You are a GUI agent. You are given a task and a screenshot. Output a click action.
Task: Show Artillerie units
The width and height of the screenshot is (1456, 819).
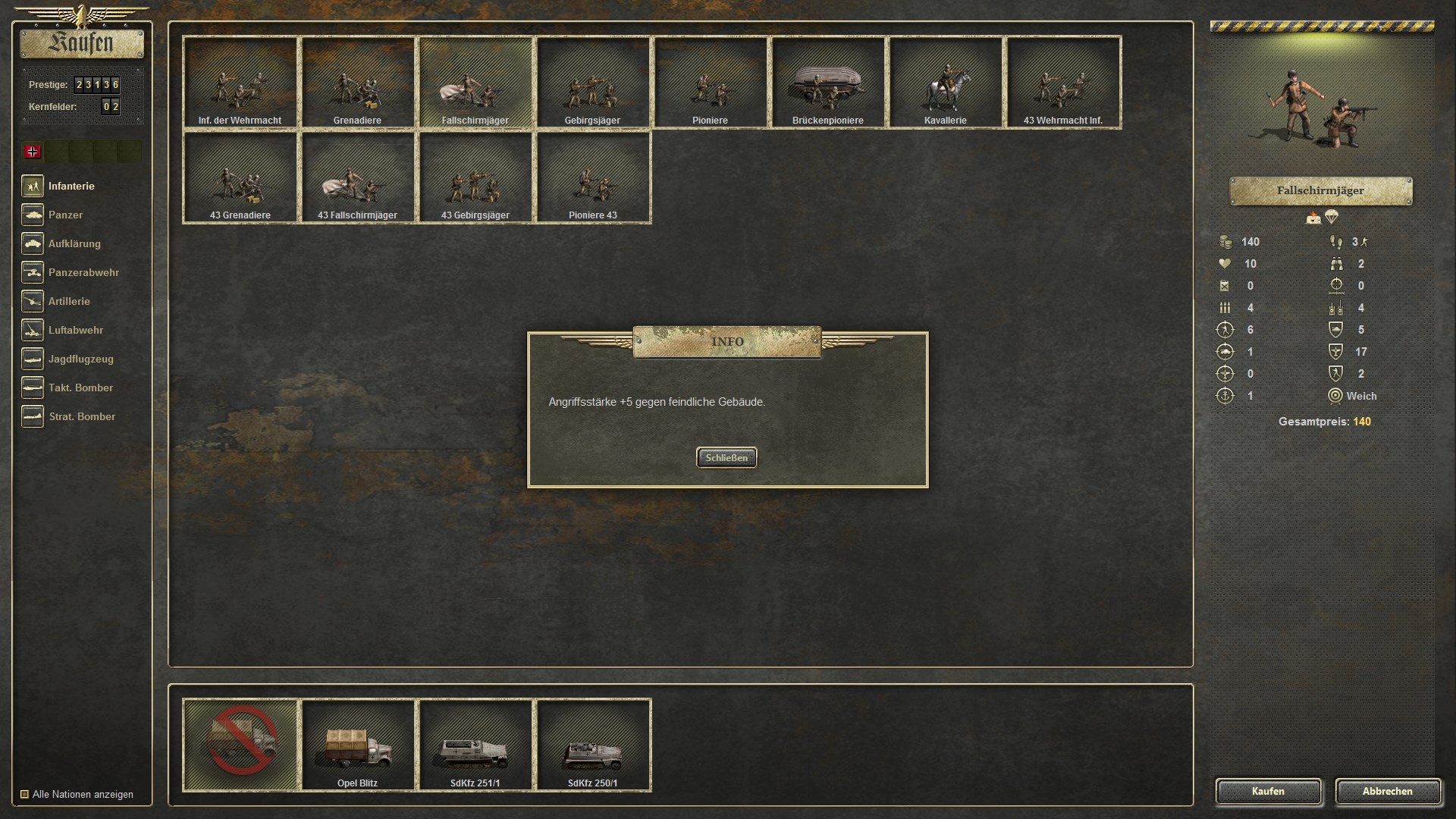pos(68,301)
